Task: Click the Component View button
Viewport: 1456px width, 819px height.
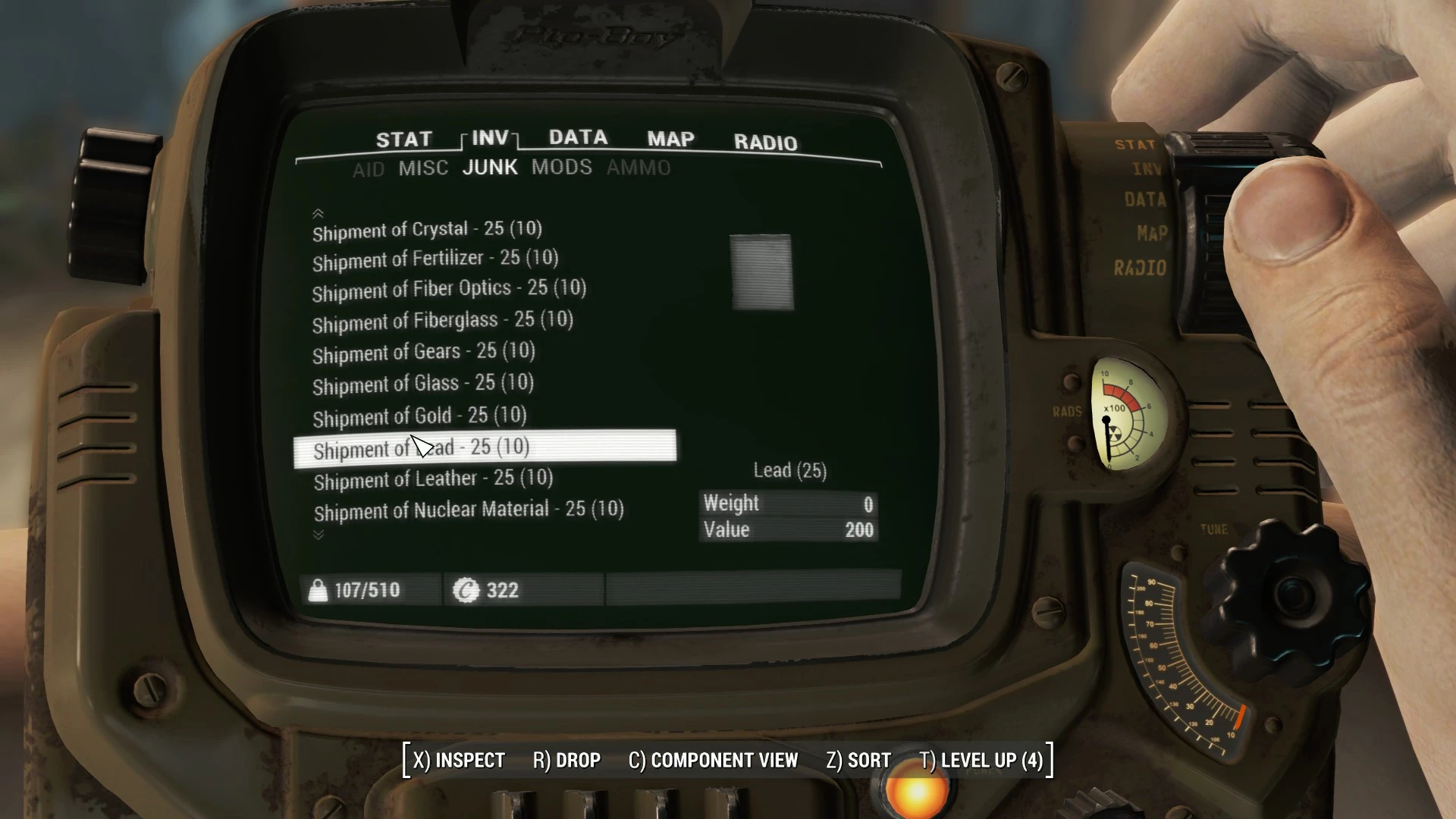Action: click(x=713, y=760)
